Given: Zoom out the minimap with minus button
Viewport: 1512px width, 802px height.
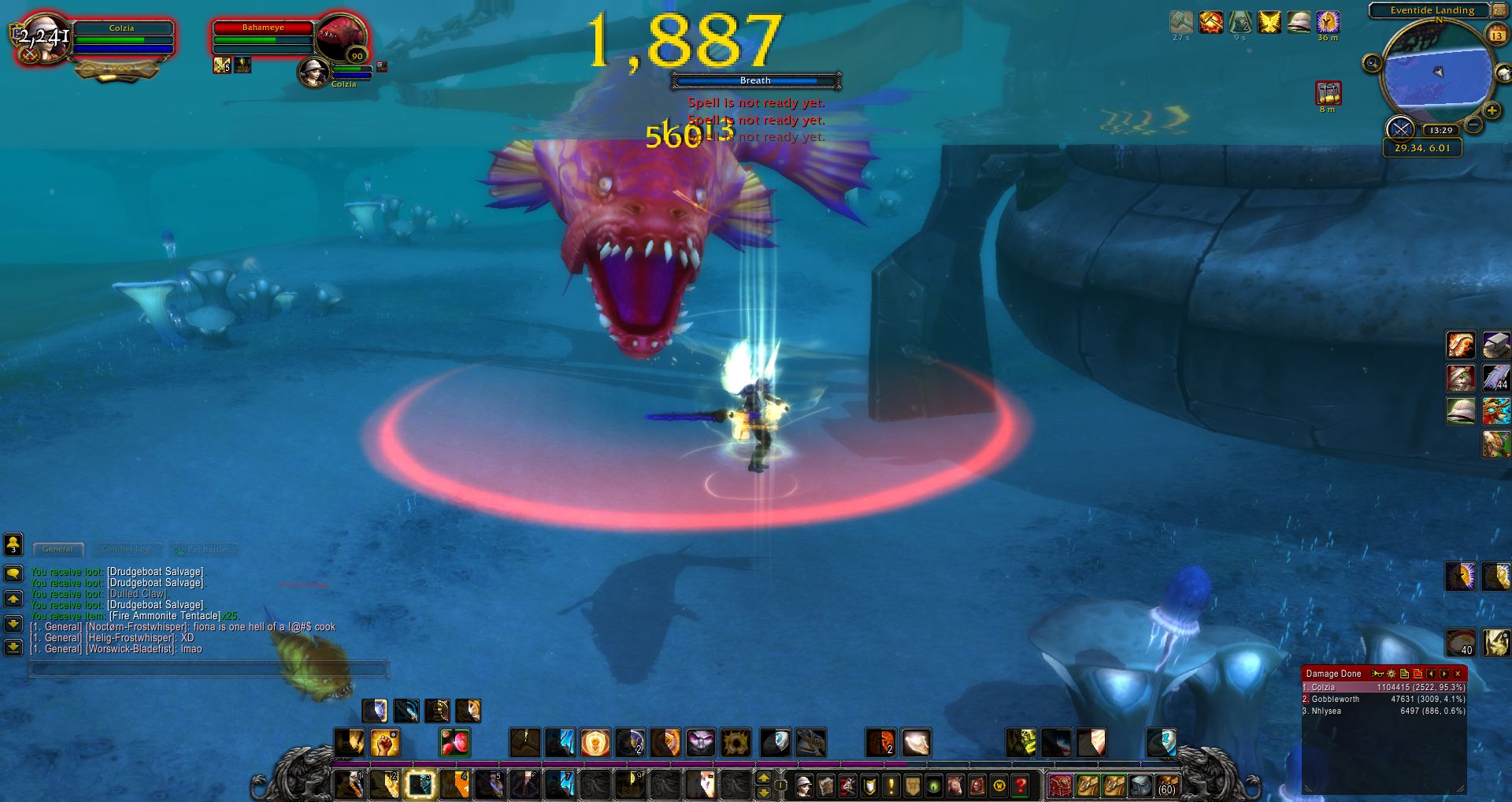Looking at the screenshot, I should (1473, 124).
